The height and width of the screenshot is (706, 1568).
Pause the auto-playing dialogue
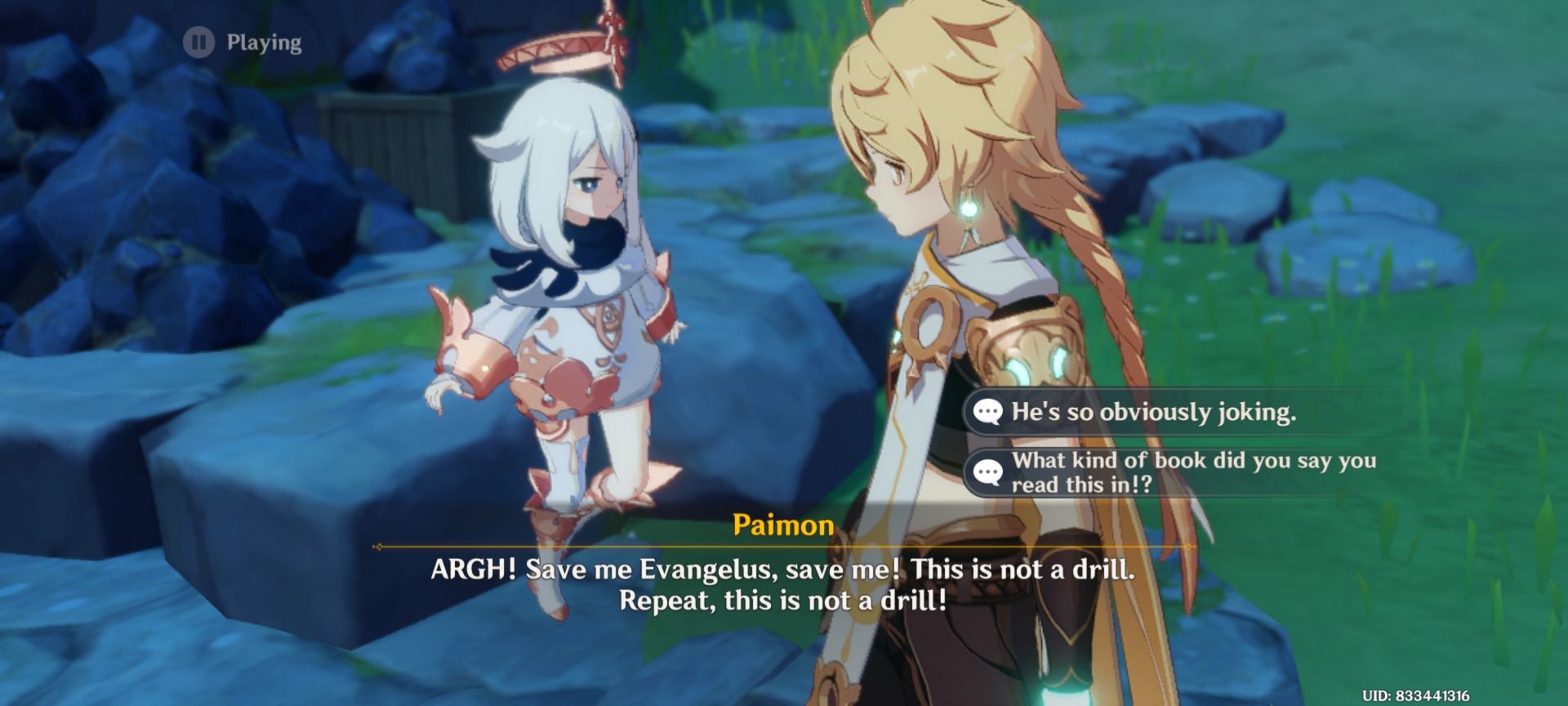pos(198,42)
